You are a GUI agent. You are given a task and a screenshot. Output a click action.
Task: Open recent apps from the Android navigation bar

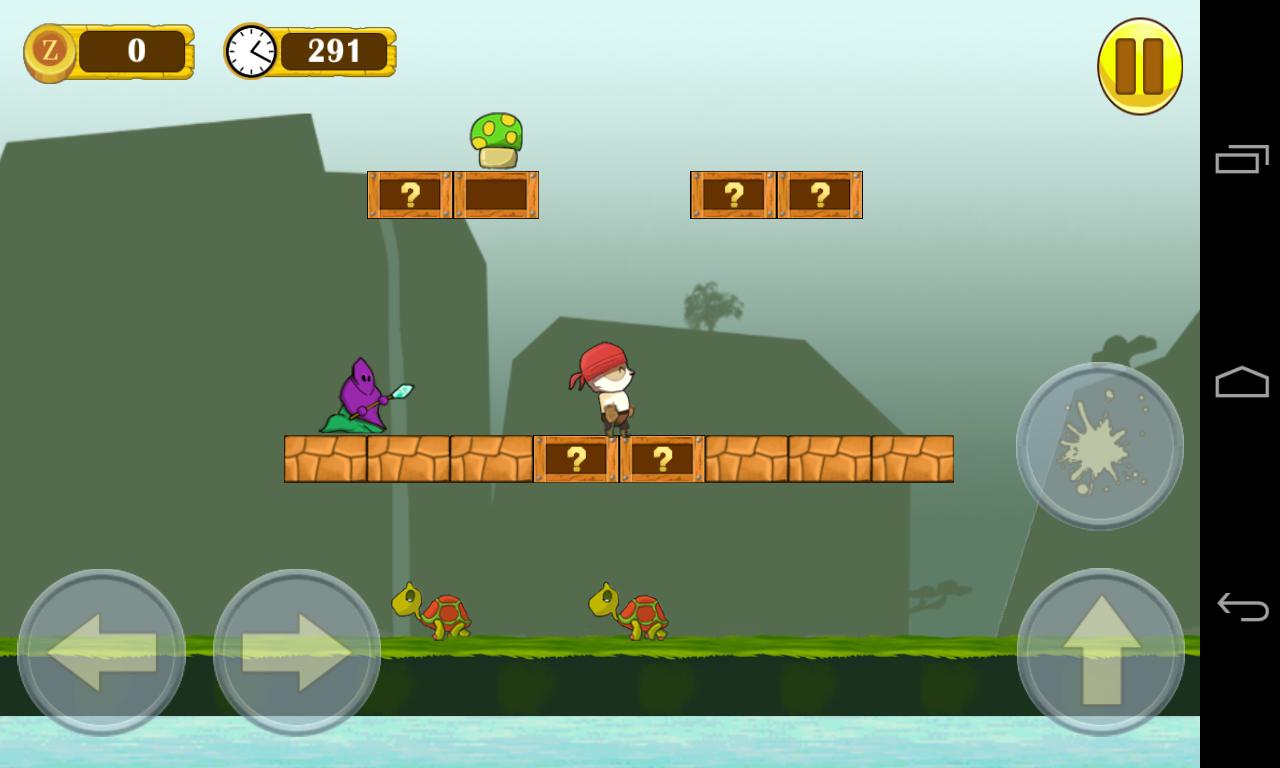click(x=1243, y=160)
